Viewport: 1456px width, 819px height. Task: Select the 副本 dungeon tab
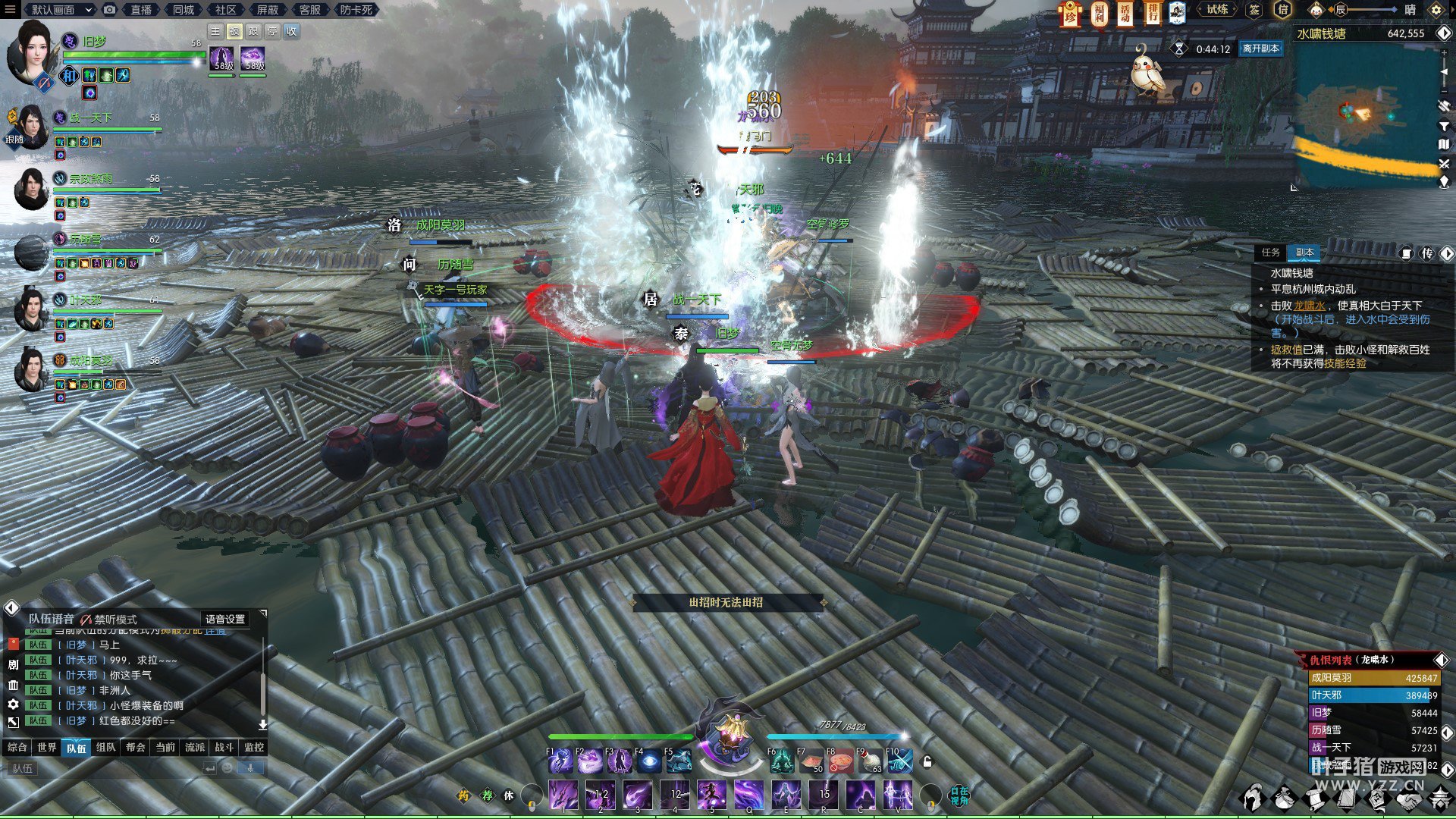click(x=1304, y=253)
